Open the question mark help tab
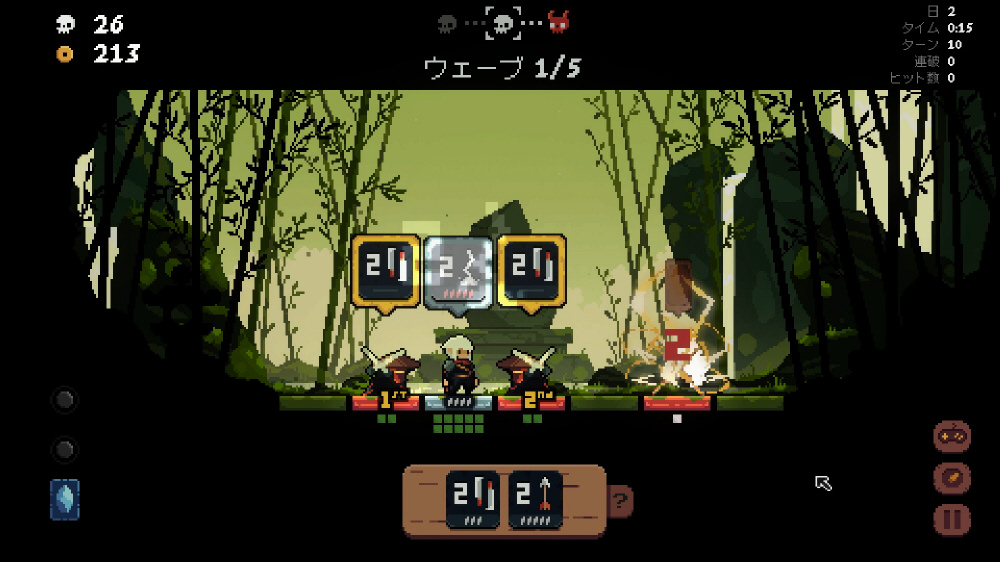Viewport: 1000px width, 562px height. coord(620,500)
